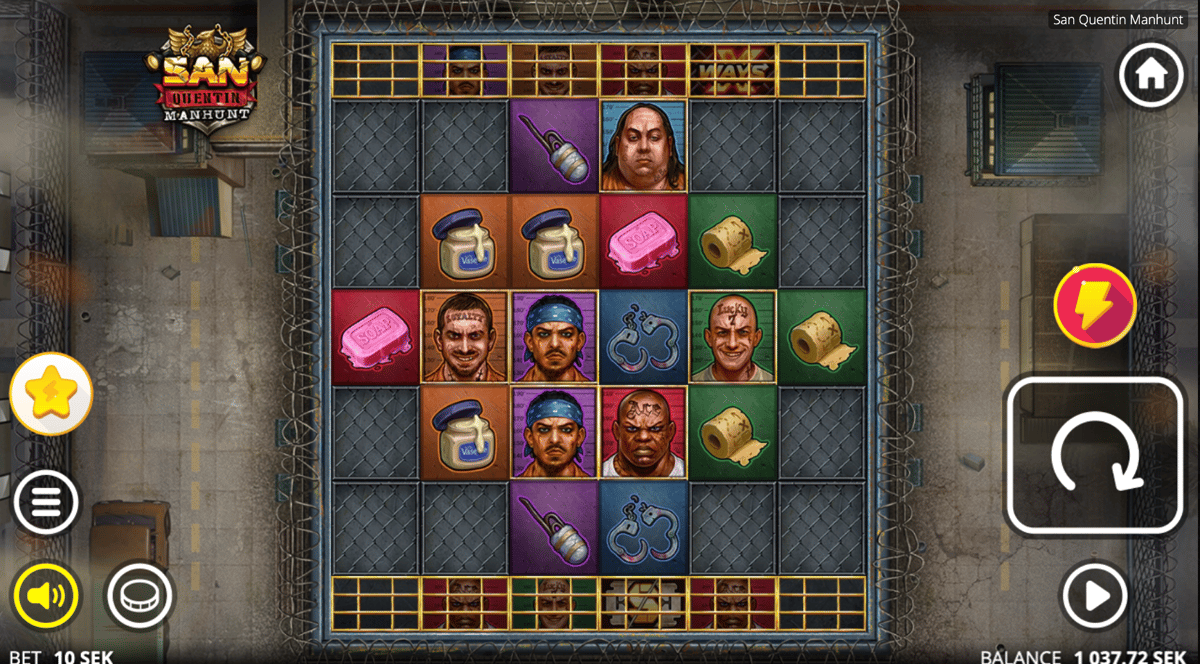The image size is (1200, 664).
Task: Start autoplay with the play button
Action: click(1095, 596)
